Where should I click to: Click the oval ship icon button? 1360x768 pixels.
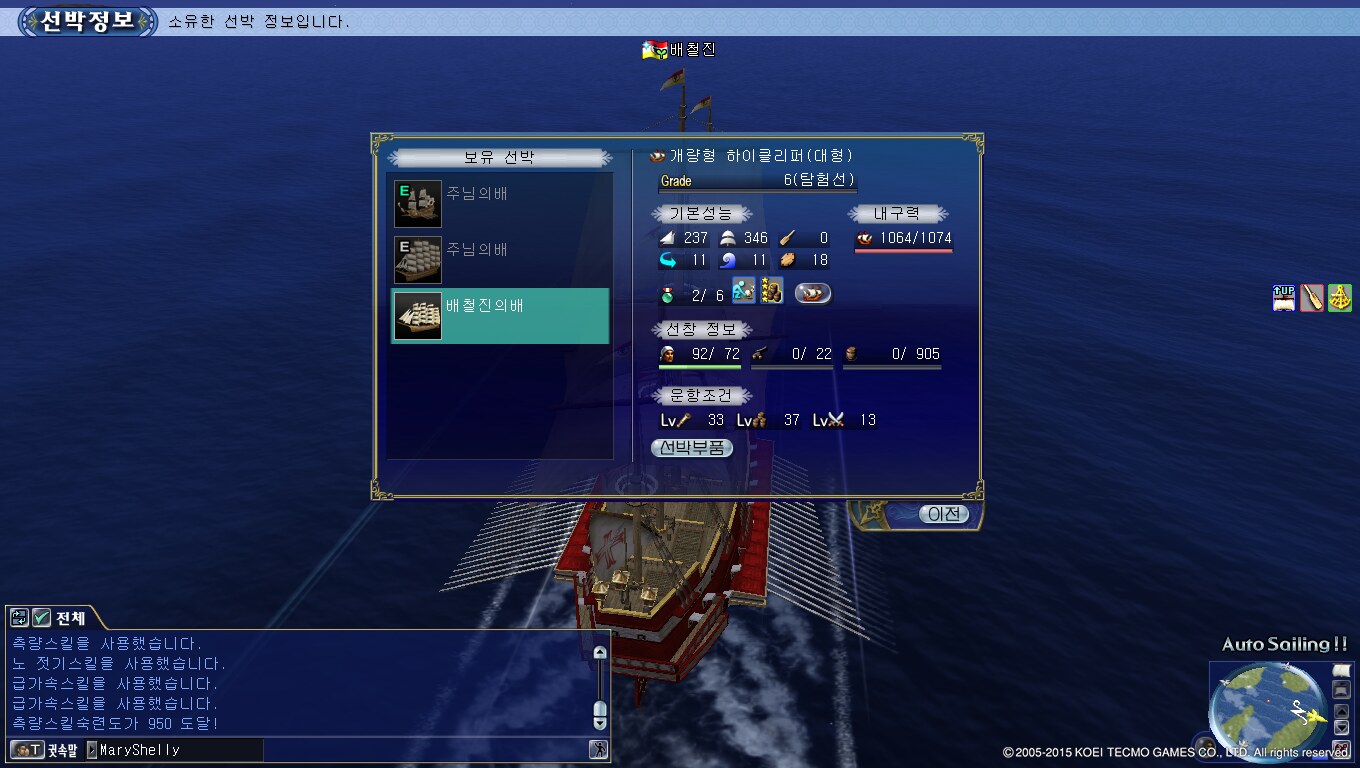[x=813, y=294]
